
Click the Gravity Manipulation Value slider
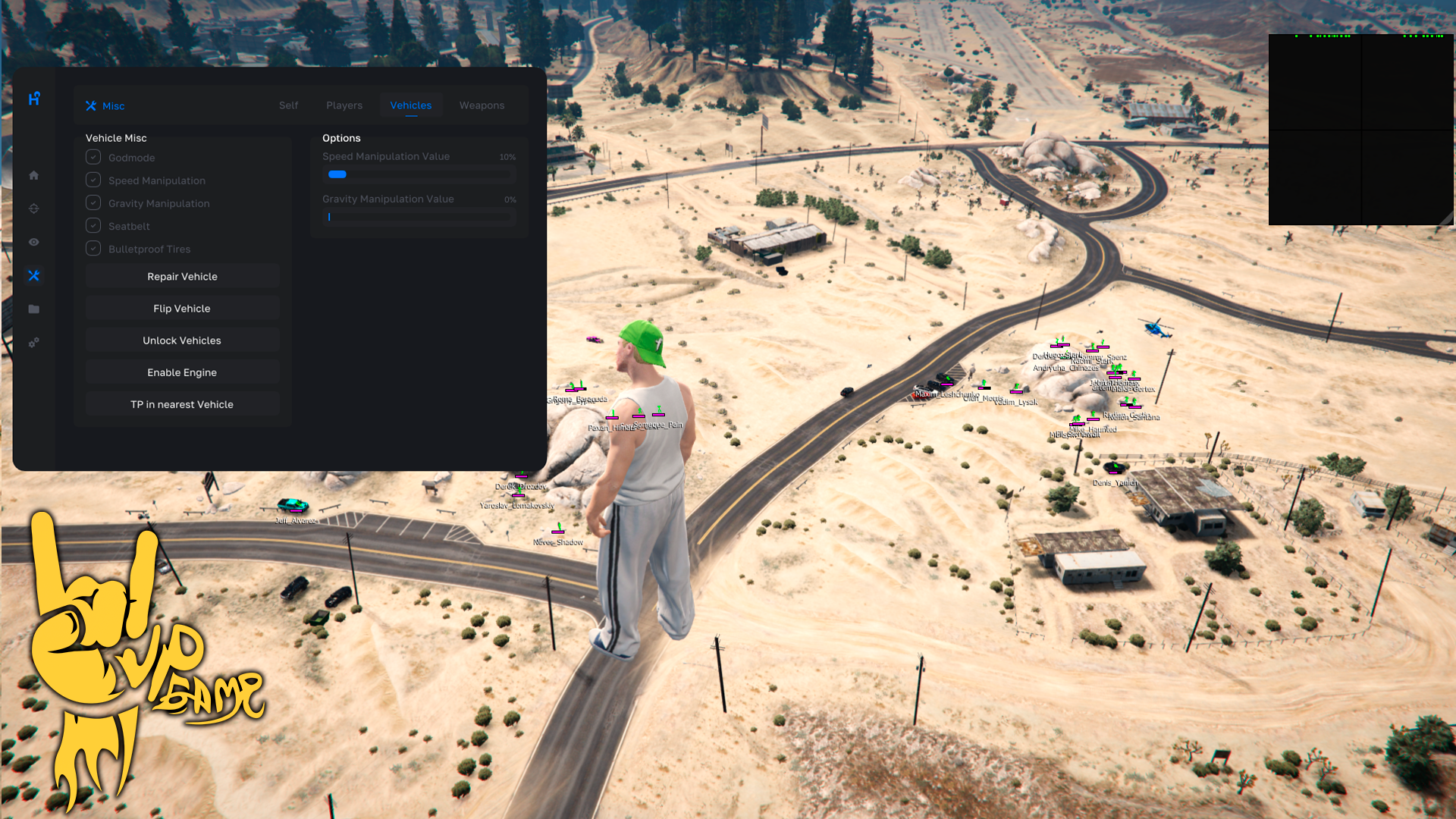419,217
